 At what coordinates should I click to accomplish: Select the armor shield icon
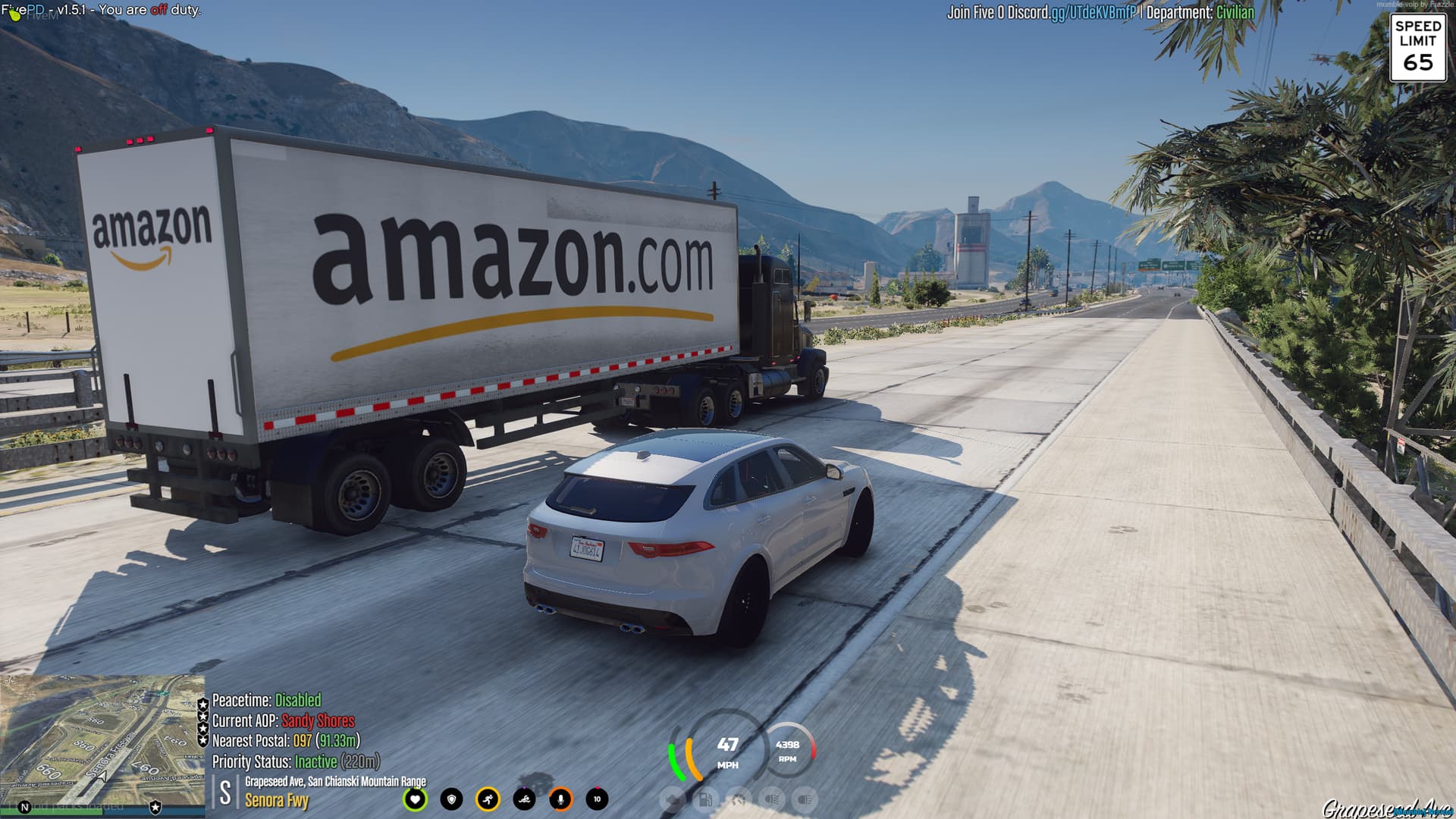[x=452, y=799]
